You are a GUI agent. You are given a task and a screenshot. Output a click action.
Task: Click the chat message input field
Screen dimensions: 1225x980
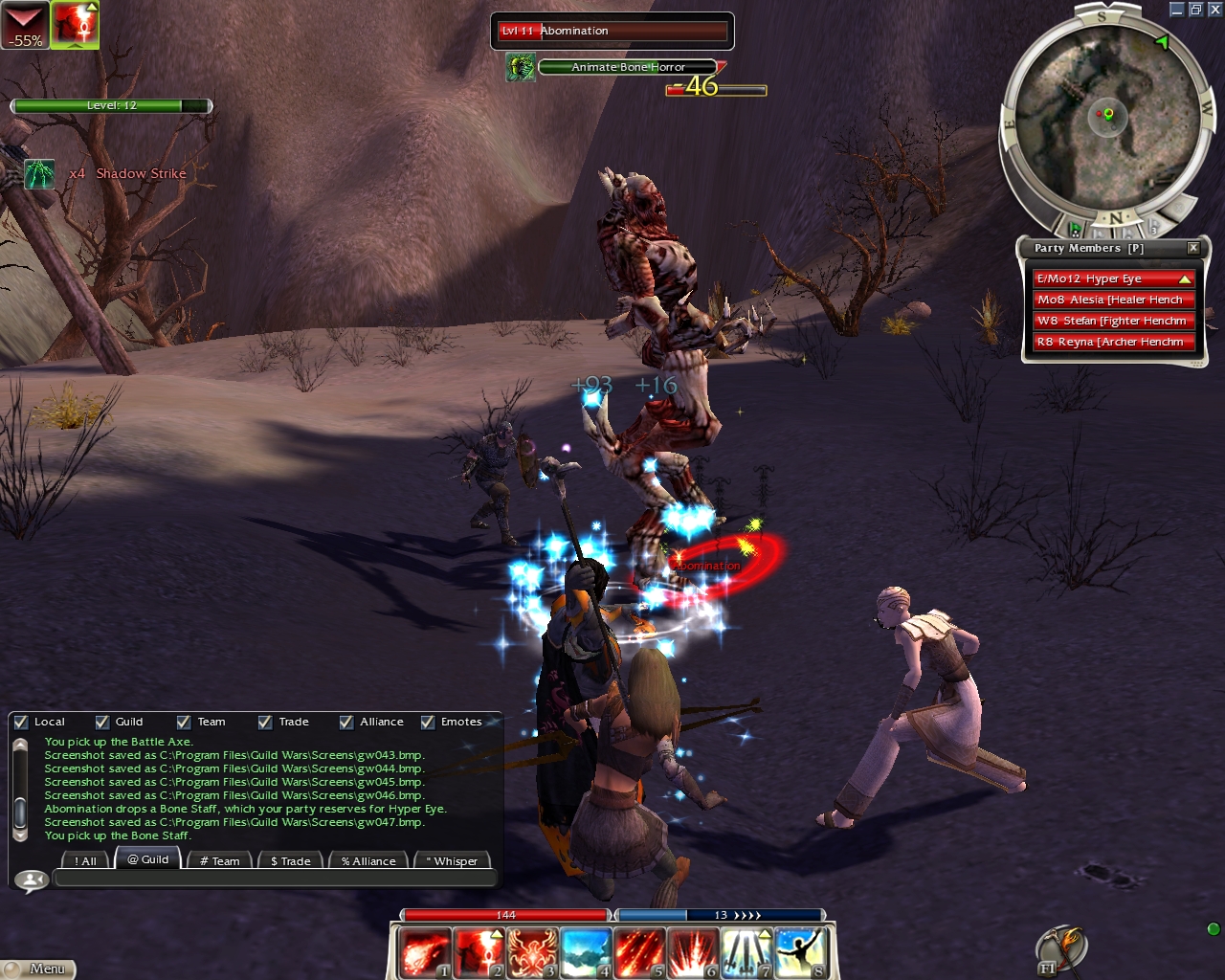point(275,879)
